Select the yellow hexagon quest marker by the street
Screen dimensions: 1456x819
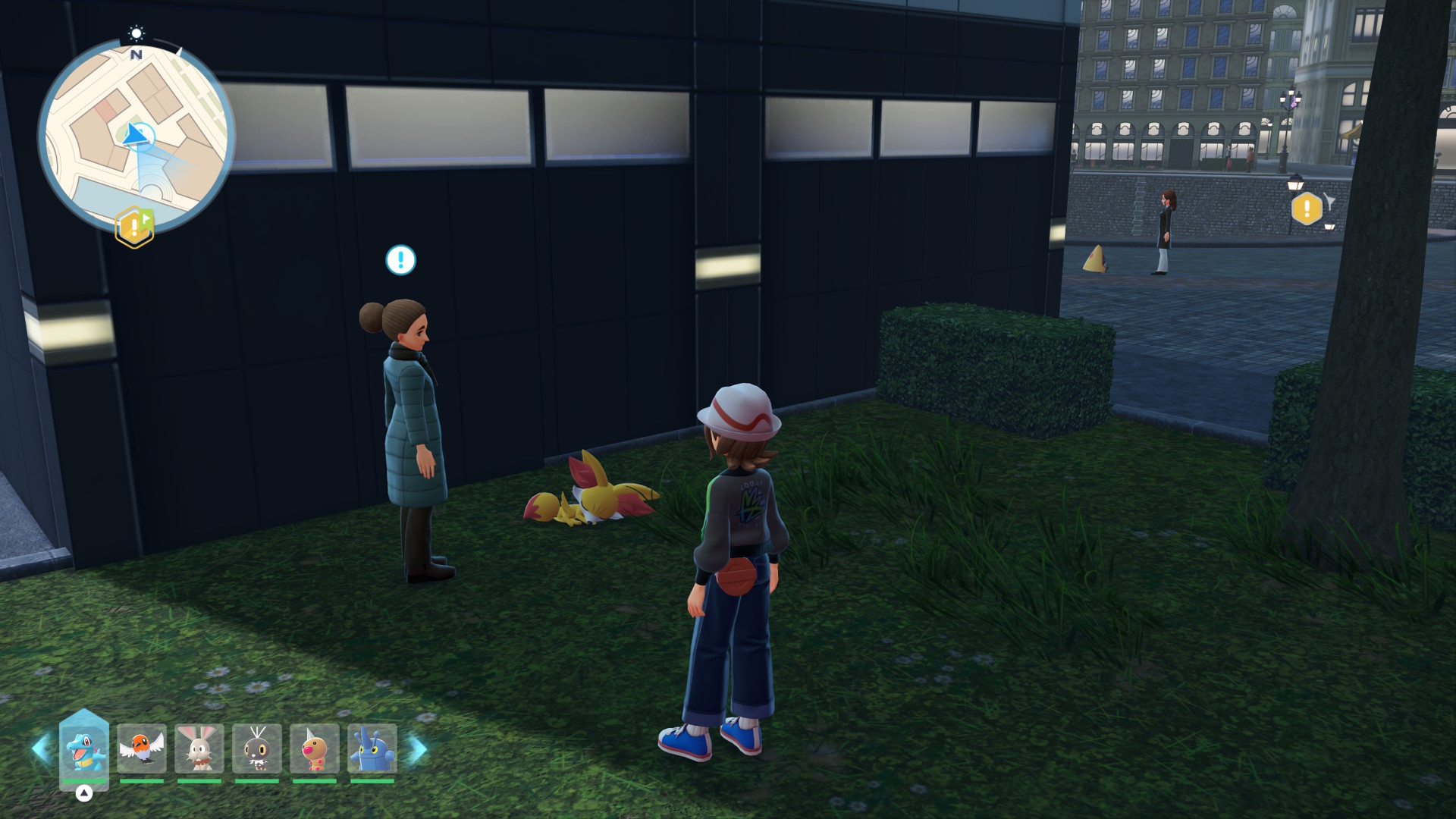coord(1307,209)
